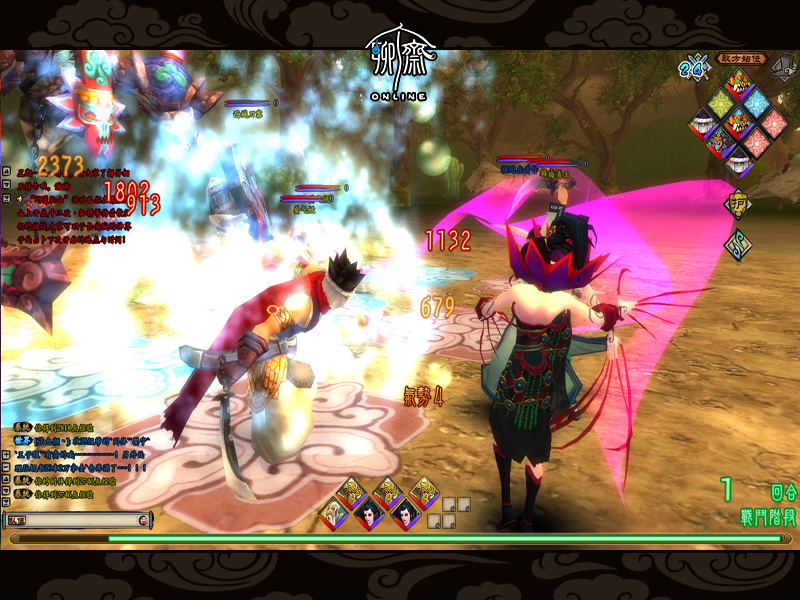This screenshot has height=600, width=800.
Task: Shrink the chat log with minus button
Action: point(7,466)
